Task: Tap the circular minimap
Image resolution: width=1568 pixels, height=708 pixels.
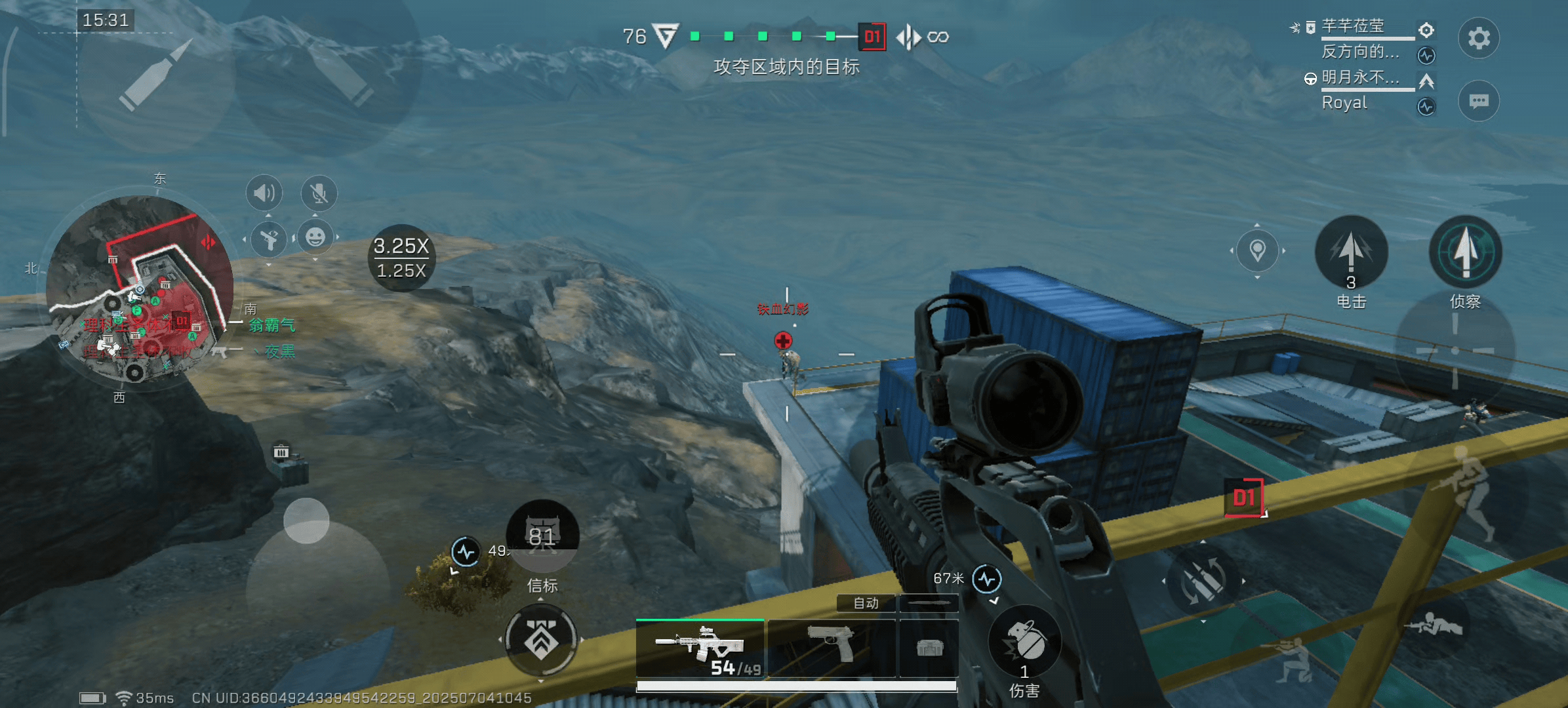Action: pos(140,288)
